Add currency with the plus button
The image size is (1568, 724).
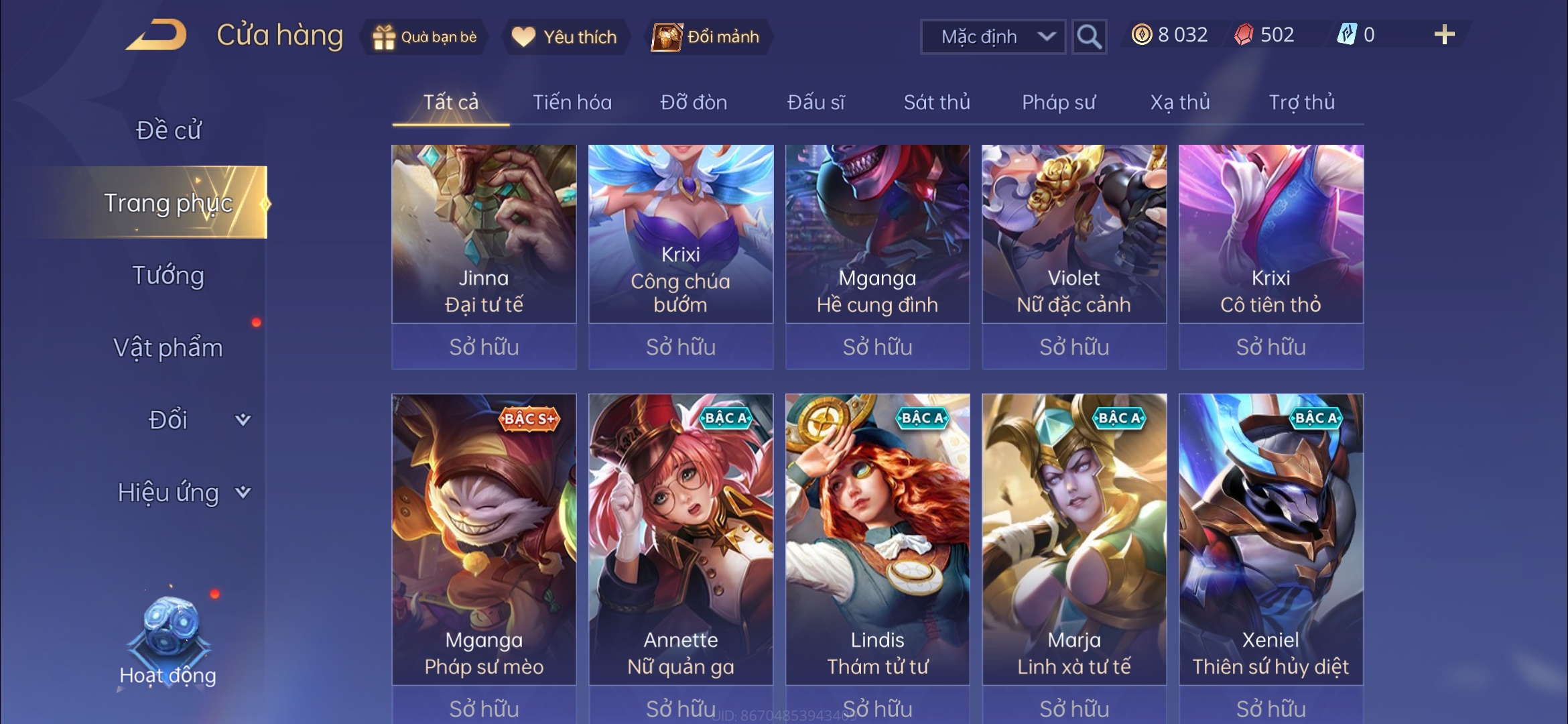(x=1444, y=35)
